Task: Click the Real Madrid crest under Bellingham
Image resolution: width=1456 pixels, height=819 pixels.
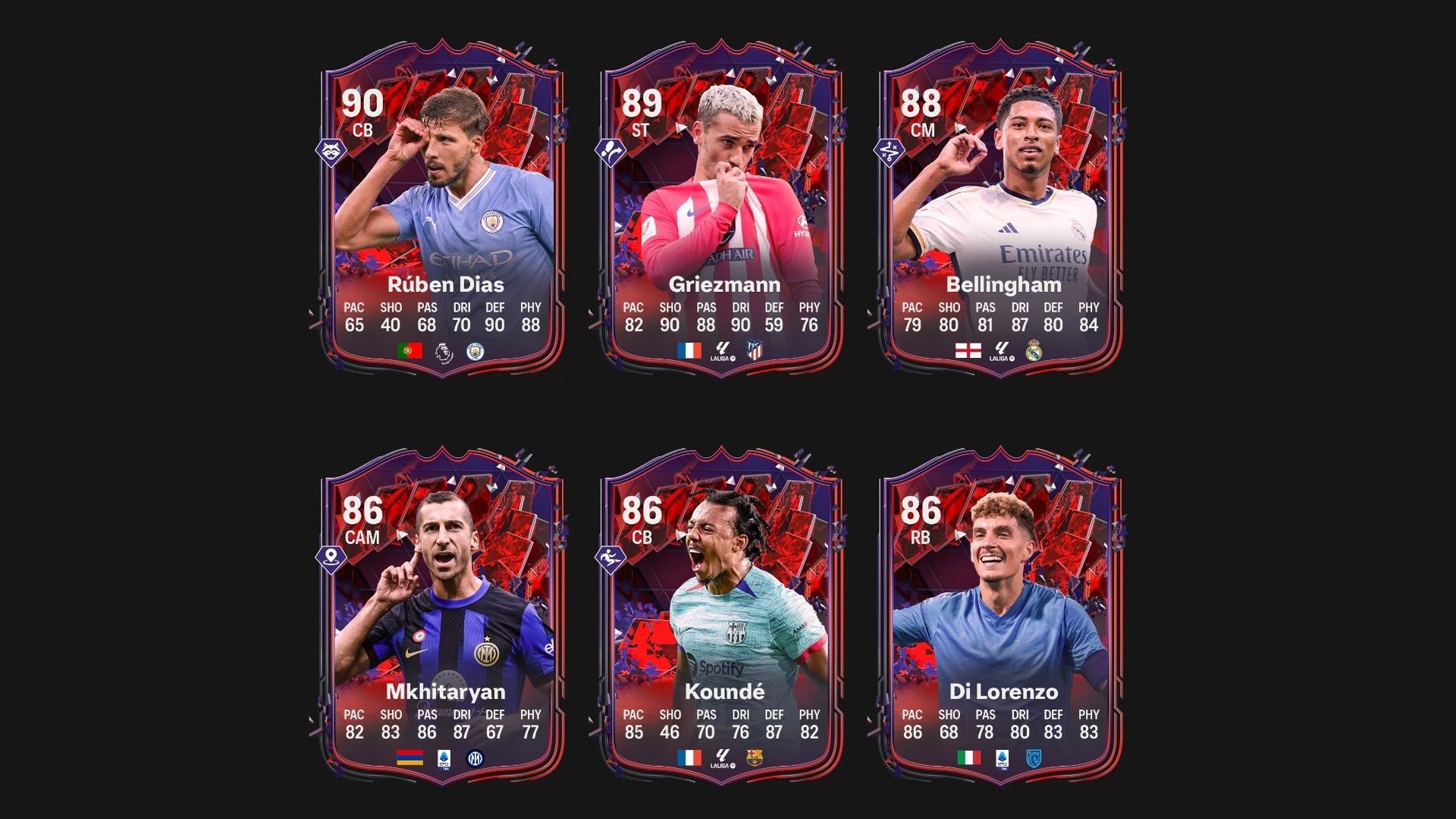Action: tap(1034, 350)
